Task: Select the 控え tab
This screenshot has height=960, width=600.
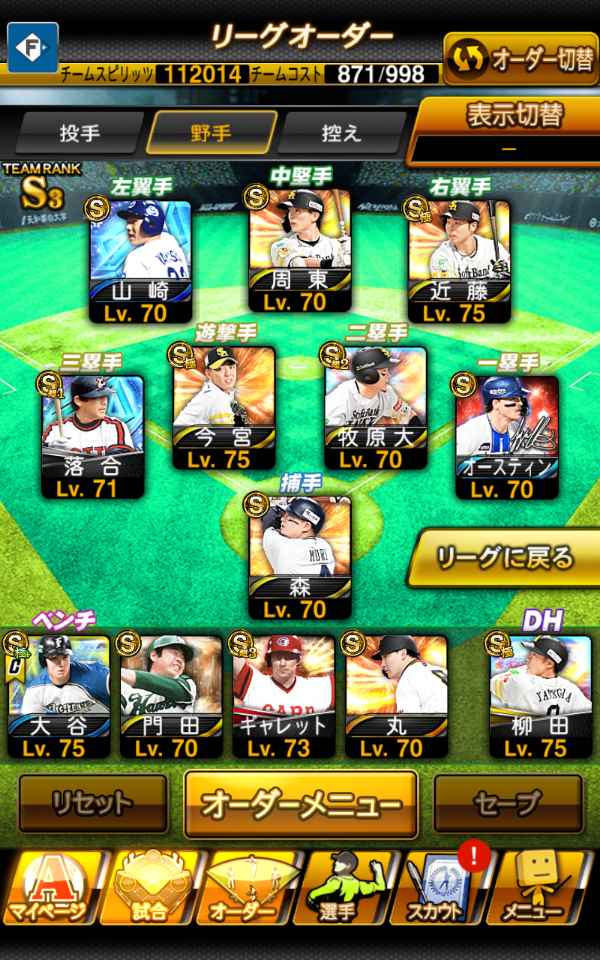Action: [343, 133]
